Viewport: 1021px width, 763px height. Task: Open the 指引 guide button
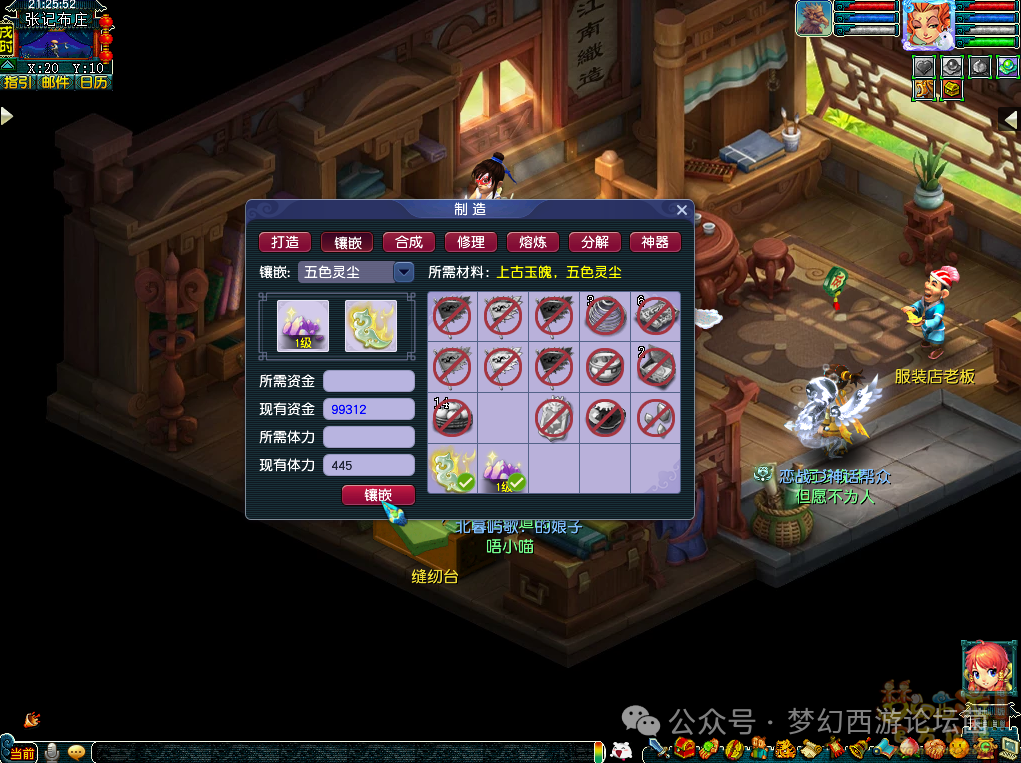pos(19,83)
